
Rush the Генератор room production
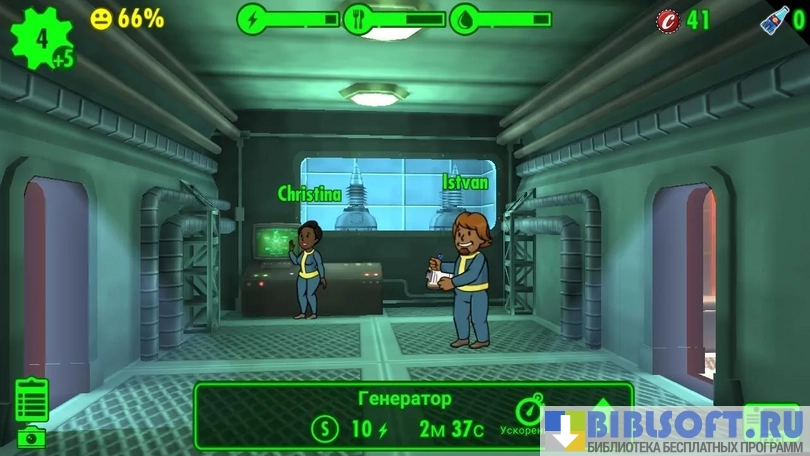528,413
